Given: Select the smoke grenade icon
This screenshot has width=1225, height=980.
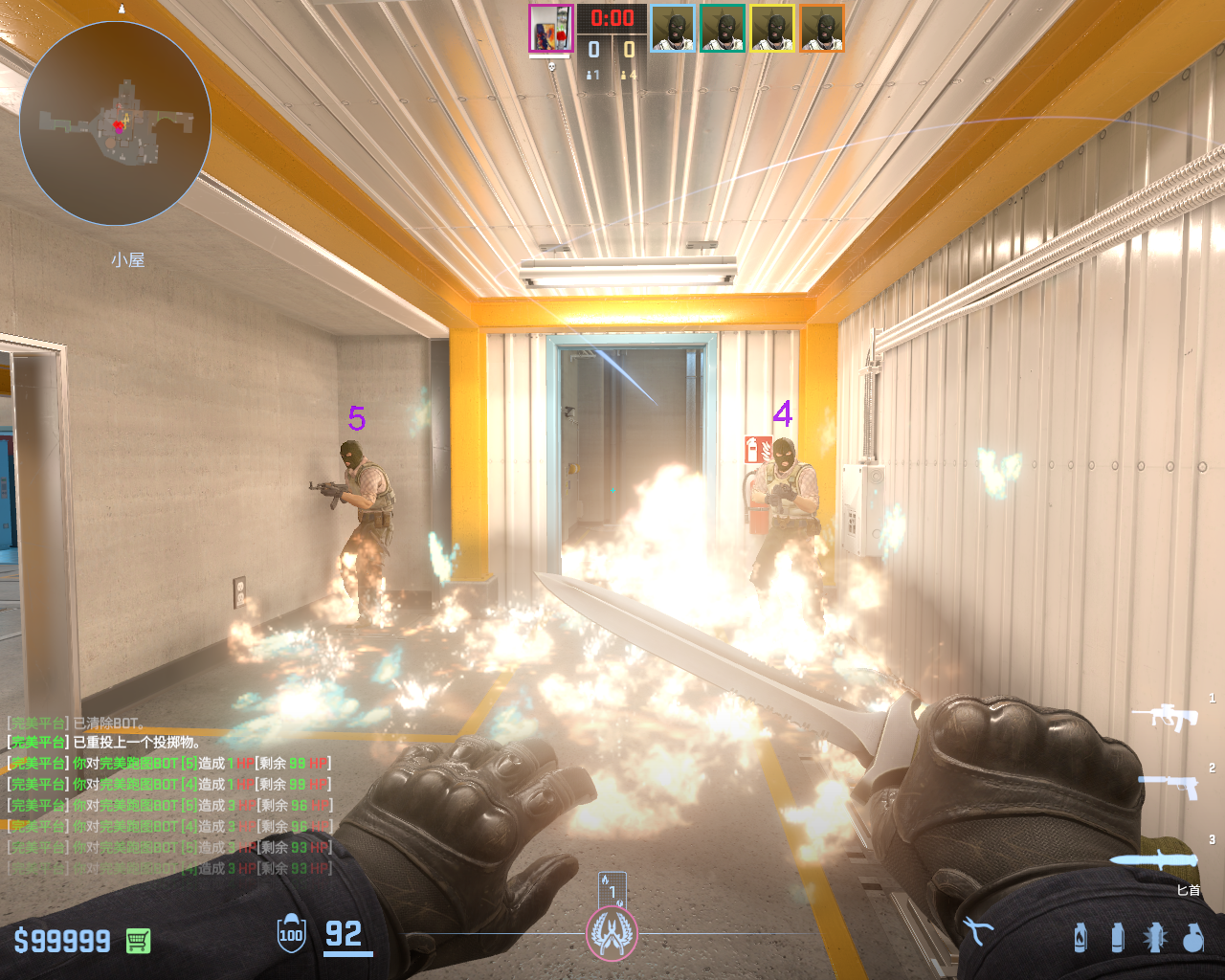Looking at the screenshot, I should click(x=1117, y=937).
